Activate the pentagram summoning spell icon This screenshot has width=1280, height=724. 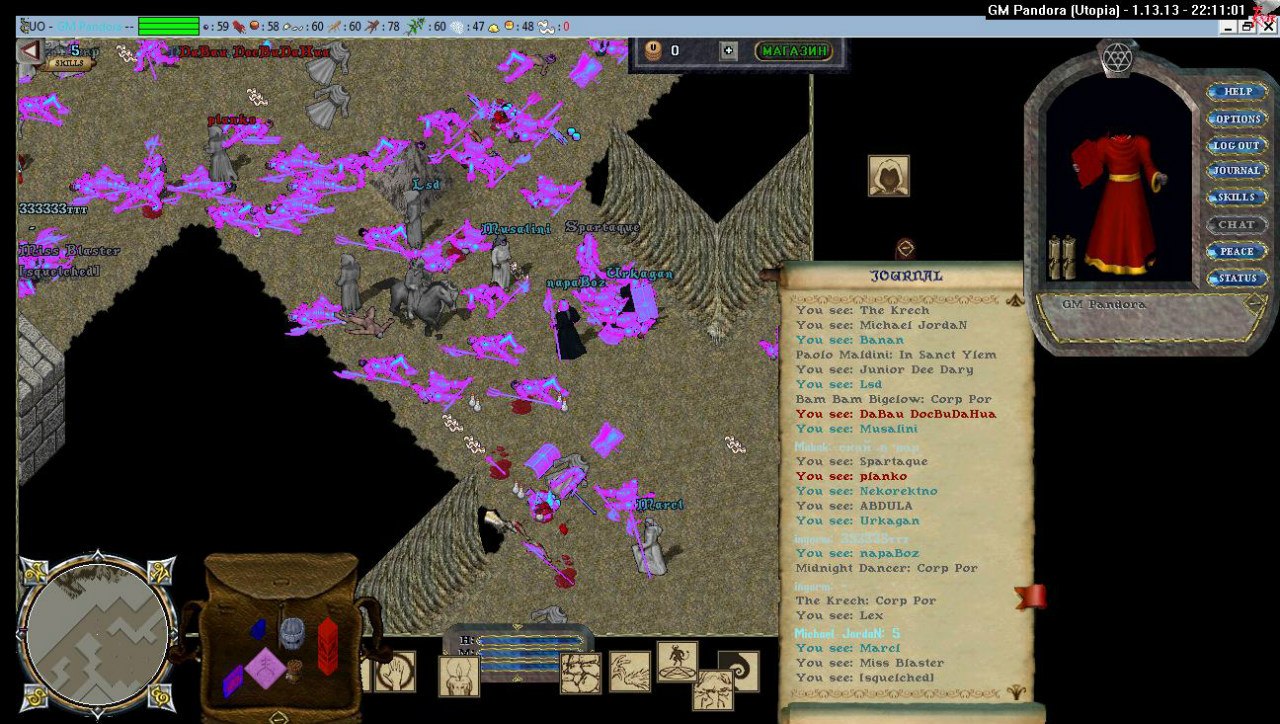pos(677,661)
